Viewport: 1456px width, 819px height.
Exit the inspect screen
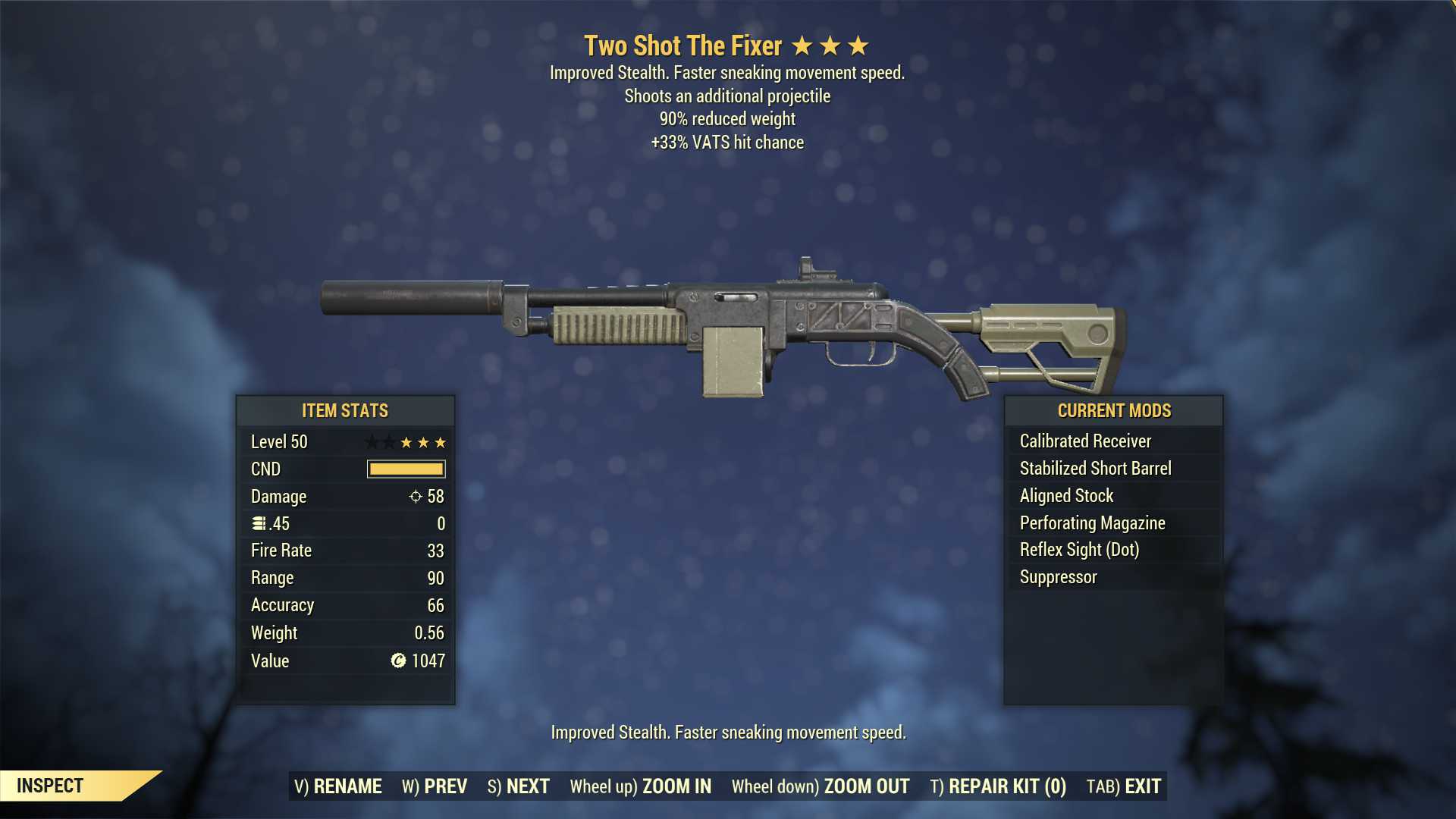point(1124,786)
